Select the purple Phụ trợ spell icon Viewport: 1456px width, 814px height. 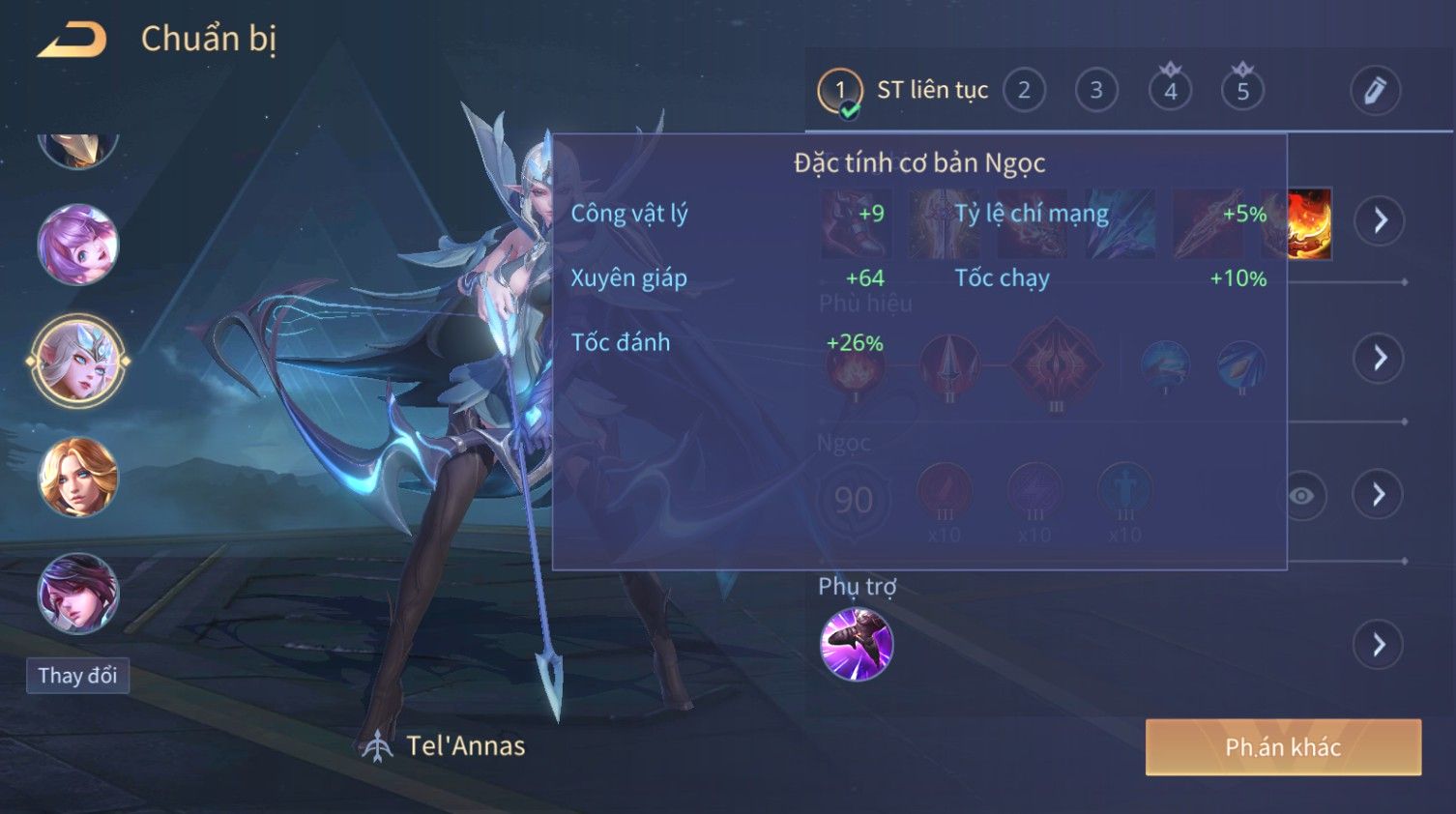(857, 645)
